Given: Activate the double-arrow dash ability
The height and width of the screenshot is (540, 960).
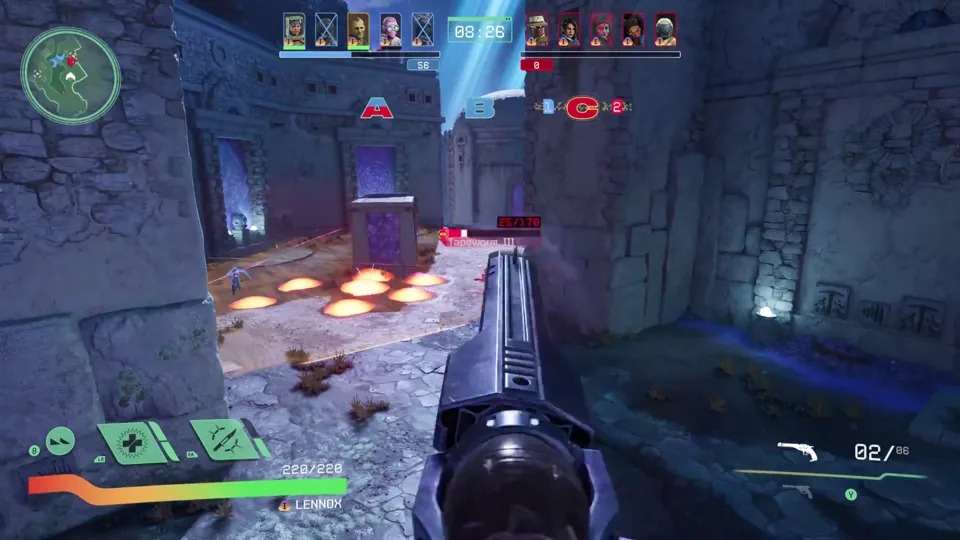Looking at the screenshot, I should pos(61,438).
